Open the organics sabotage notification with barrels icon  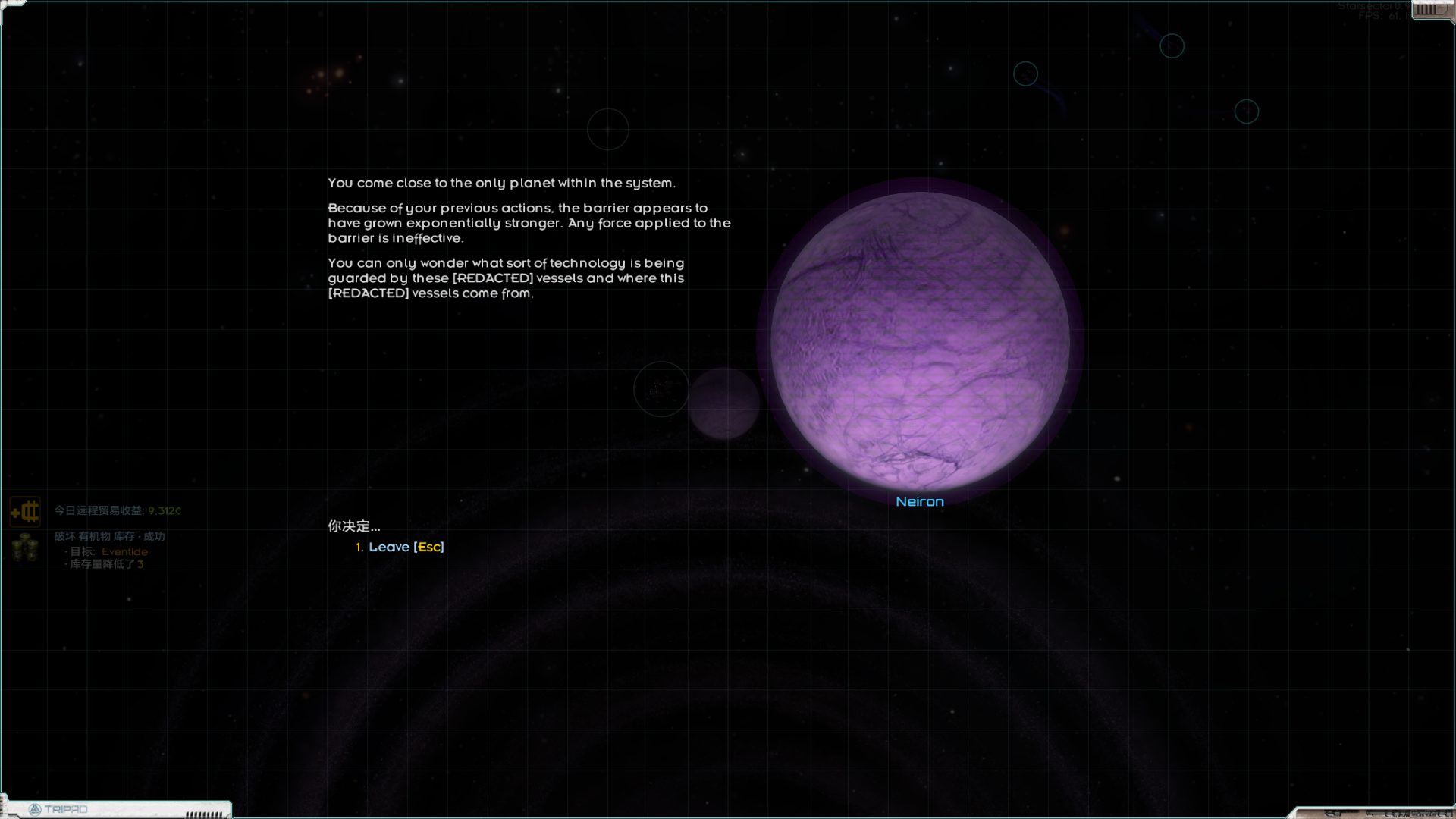pos(25,548)
